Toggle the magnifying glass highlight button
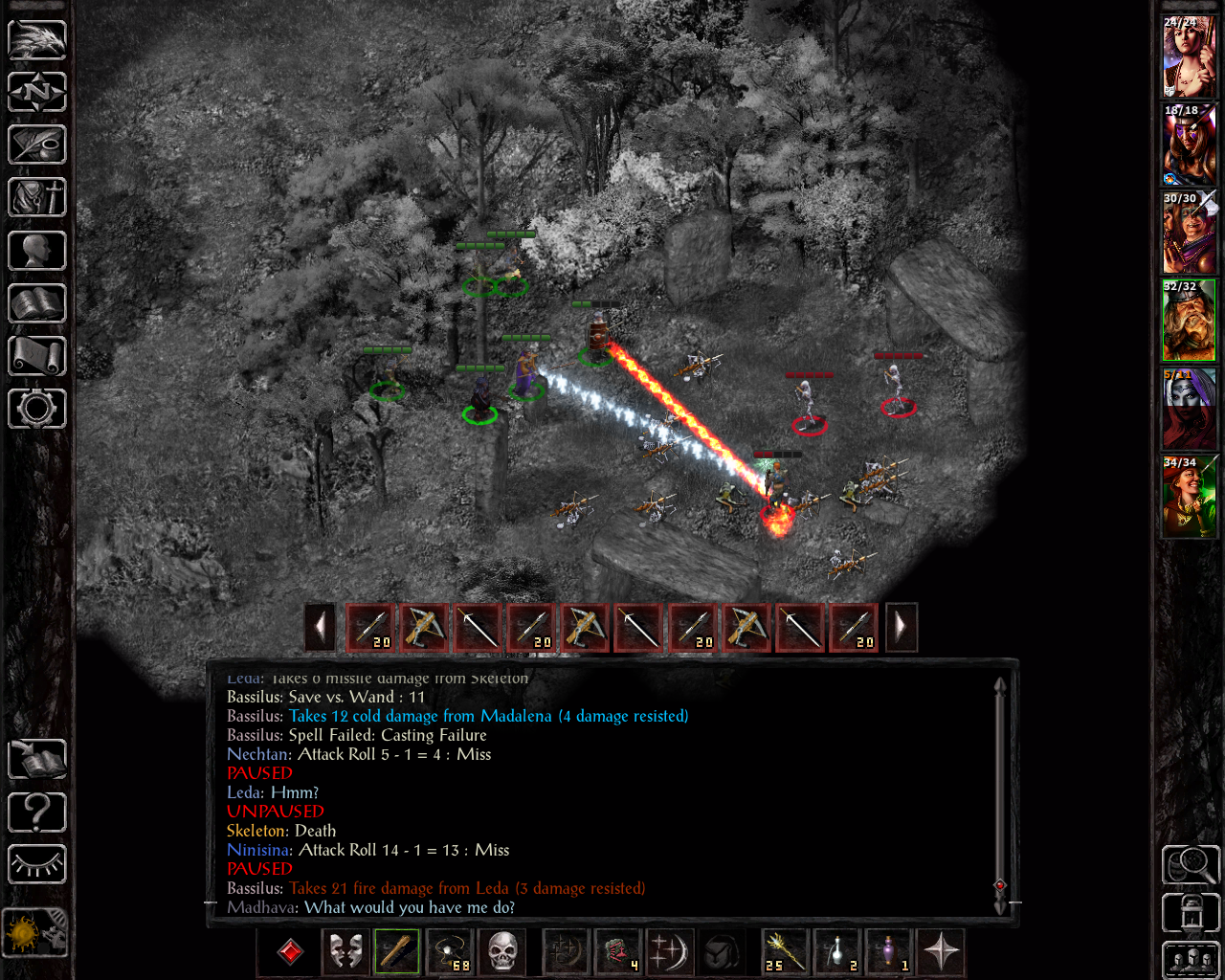Image resolution: width=1225 pixels, height=980 pixels. tap(1190, 865)
